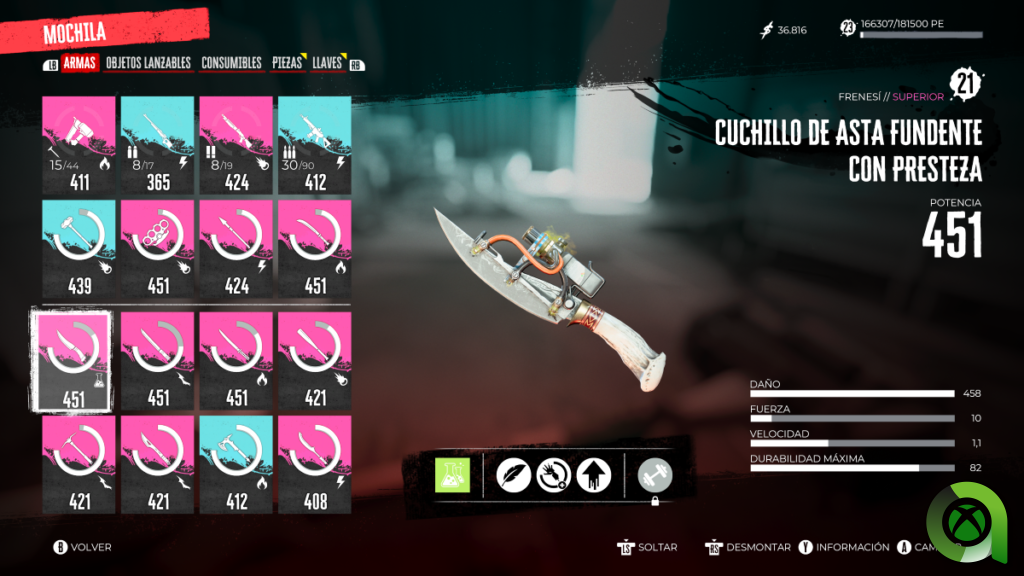Choose the firearm slot with power 365
The width and height of the screenshot is (1024, 576).
coord(158,145)
